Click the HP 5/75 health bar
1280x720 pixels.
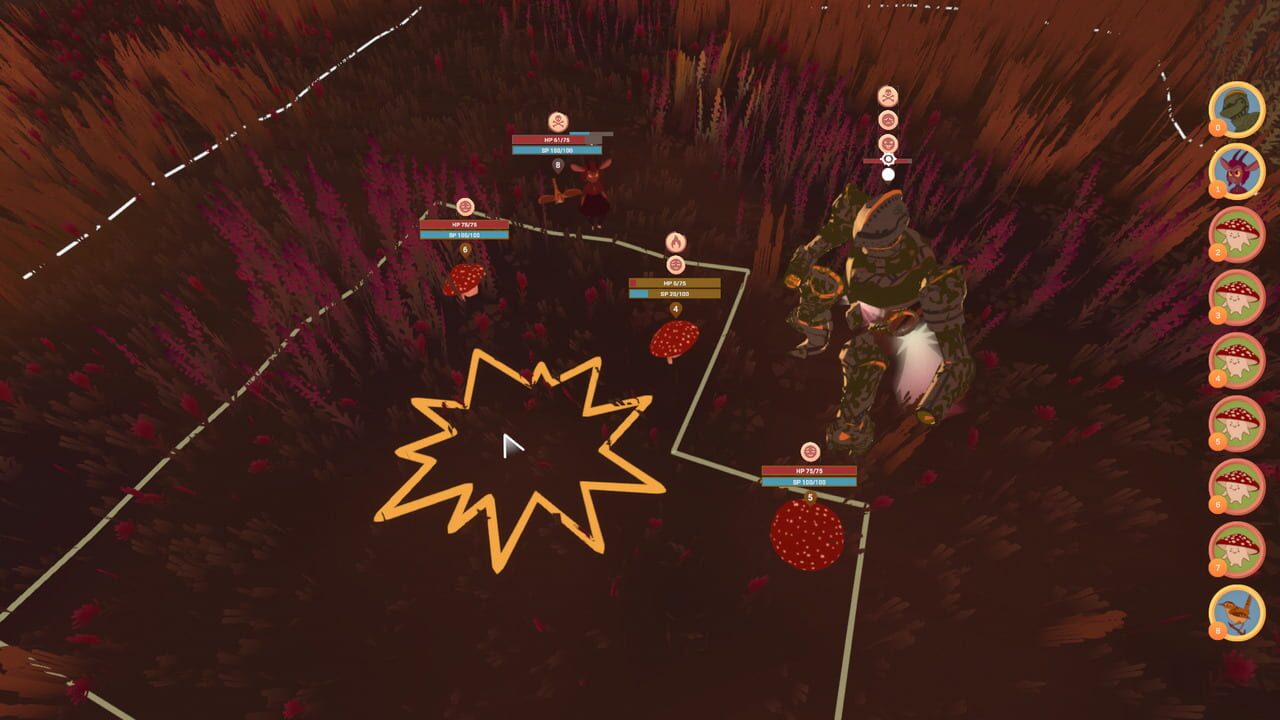(678, 283)
